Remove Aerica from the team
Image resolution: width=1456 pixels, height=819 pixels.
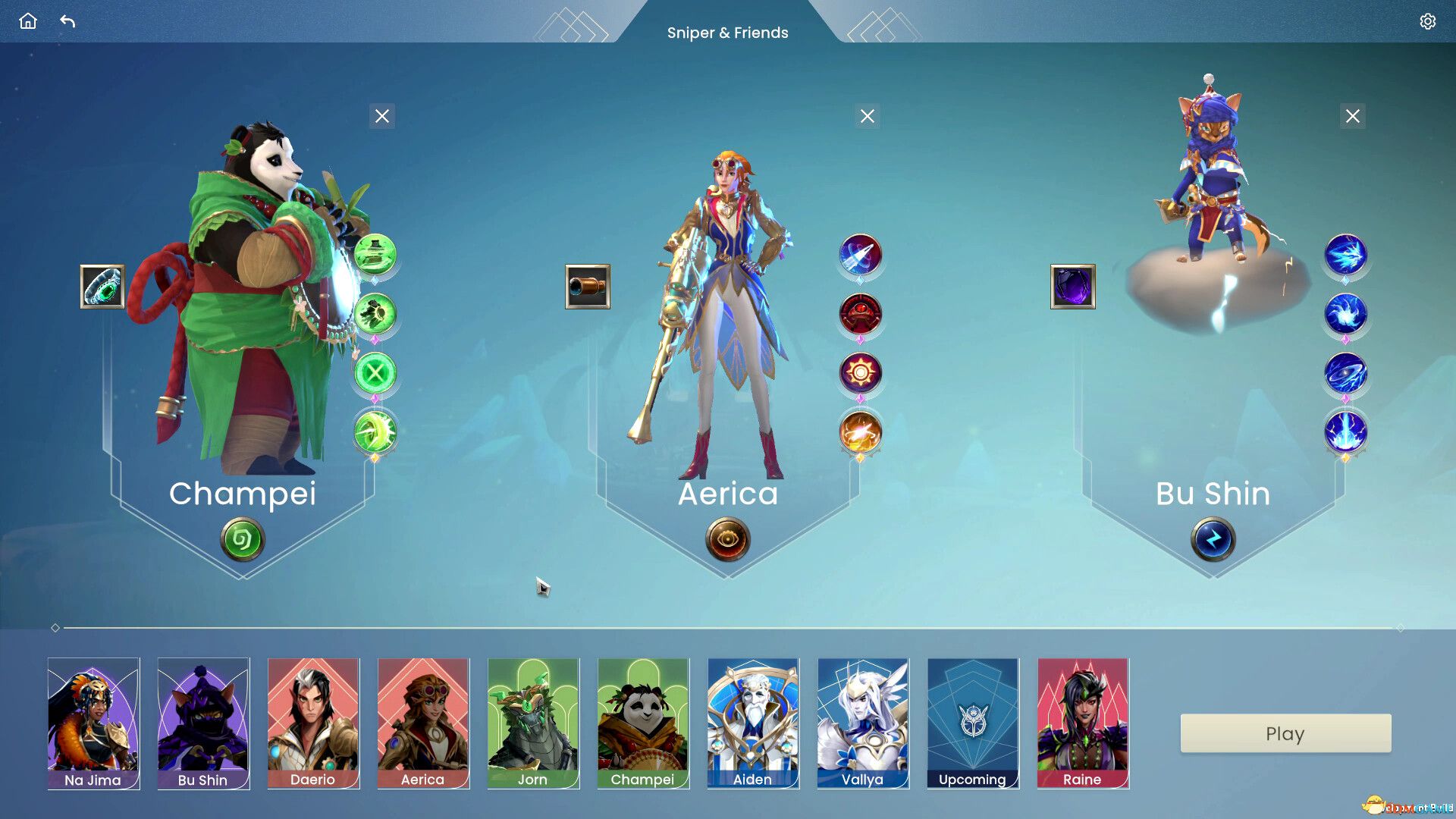[867, 116]
